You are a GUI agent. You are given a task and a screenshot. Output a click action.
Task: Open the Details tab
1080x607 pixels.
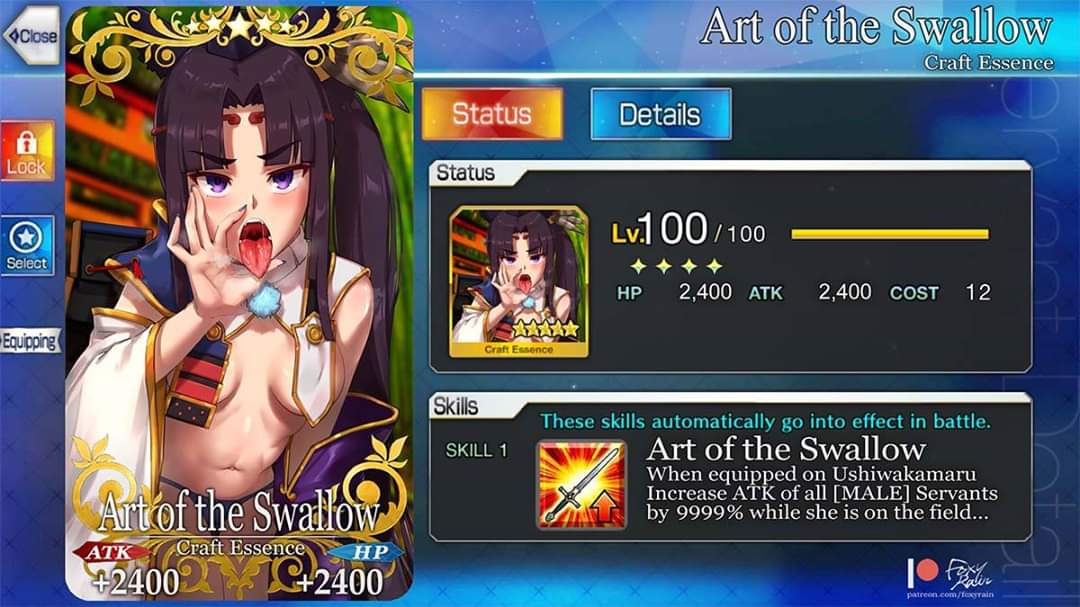[x=660, y=114]
